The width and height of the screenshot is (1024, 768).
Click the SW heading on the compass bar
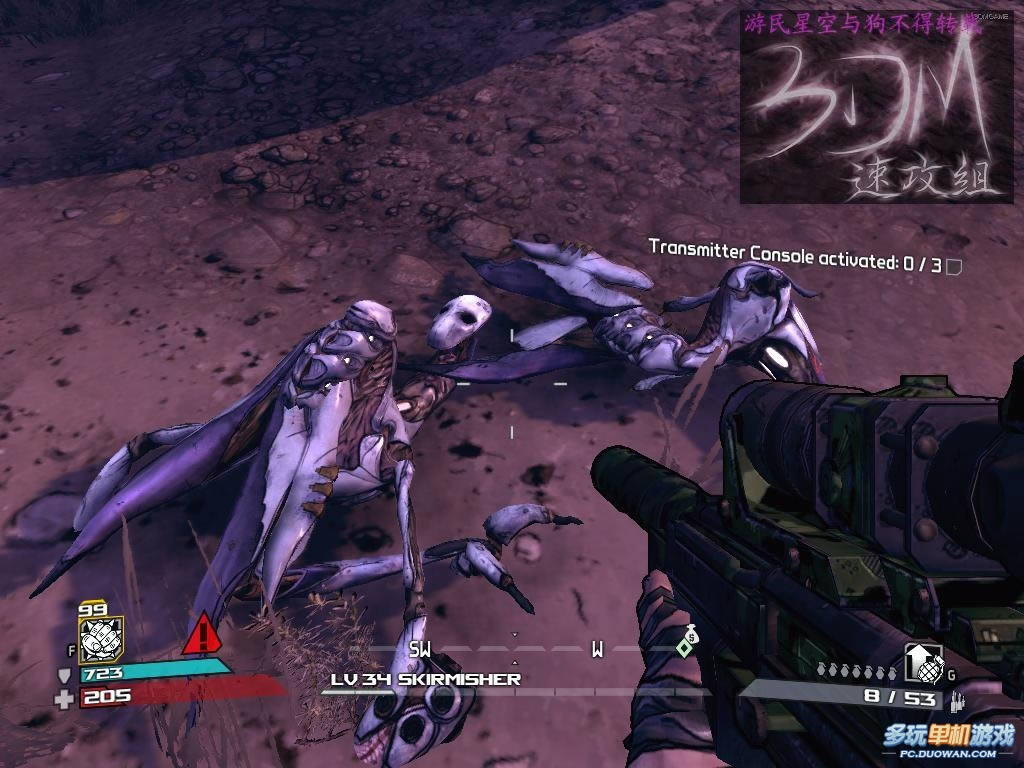click(x=420, y=650)
